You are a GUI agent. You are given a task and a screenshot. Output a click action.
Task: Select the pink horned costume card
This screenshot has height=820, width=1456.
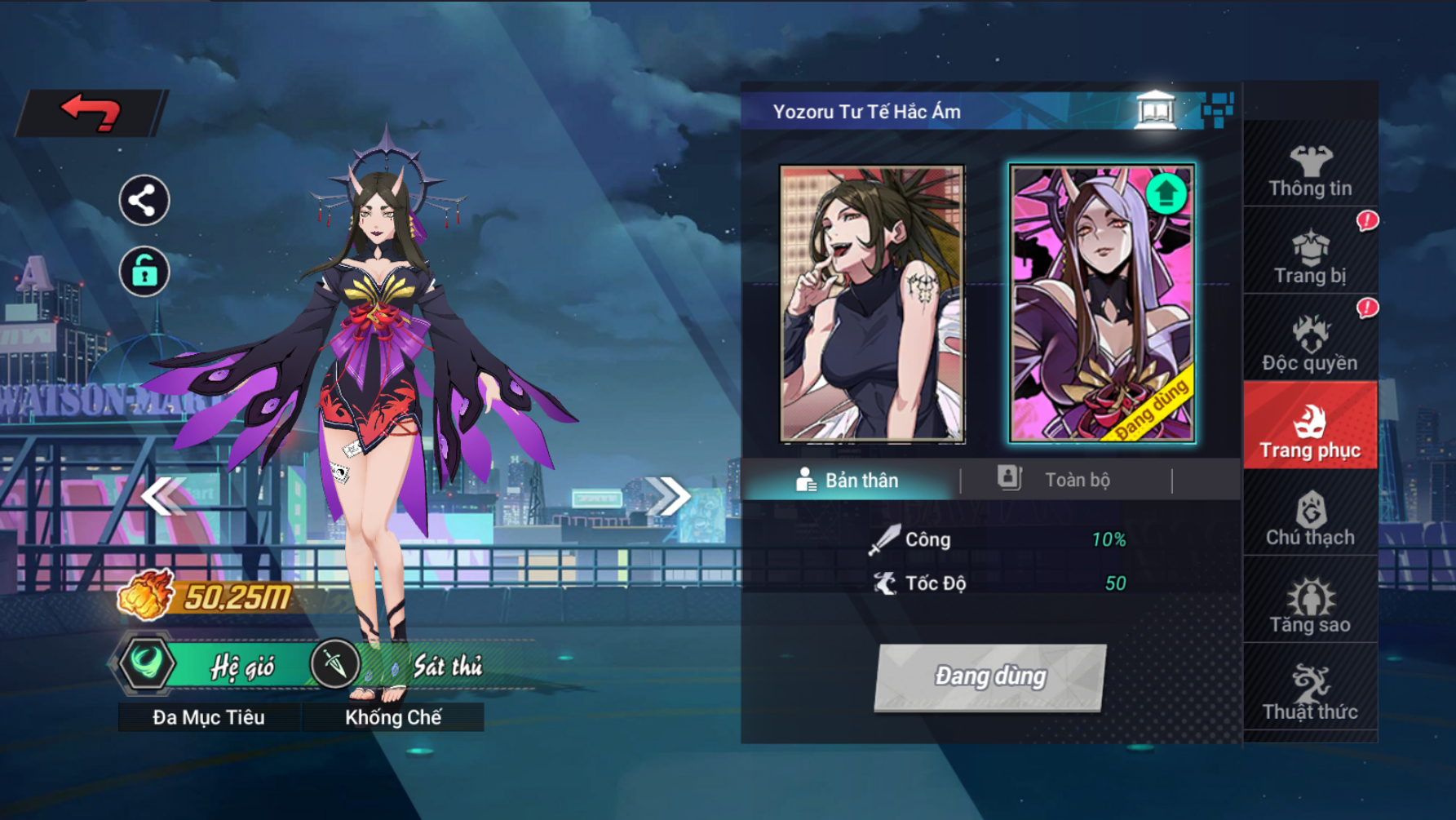coord(1102,304)
